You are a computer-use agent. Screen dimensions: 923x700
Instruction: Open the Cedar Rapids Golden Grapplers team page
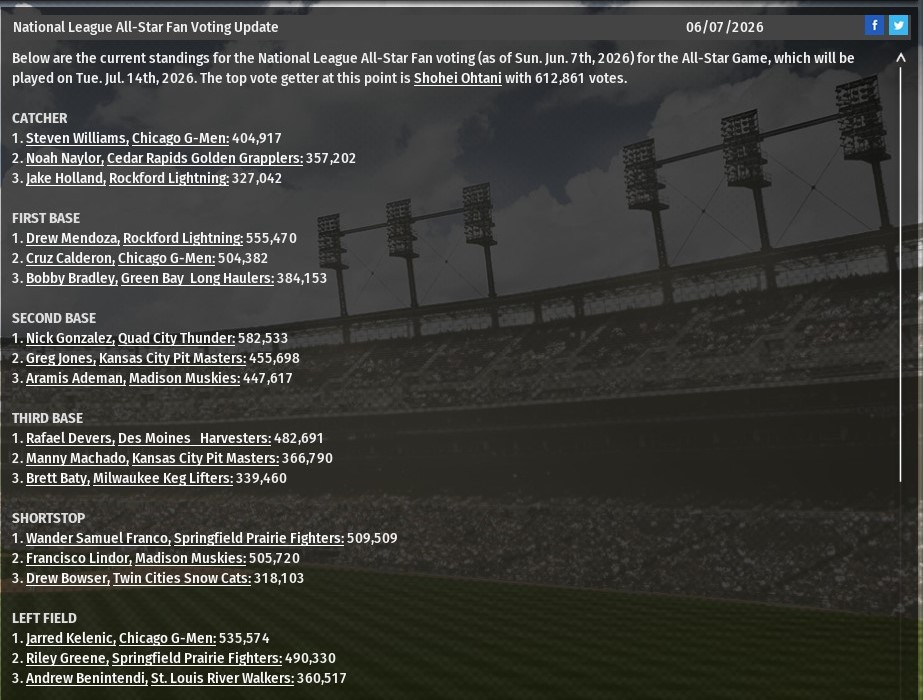[x=204, y=158]
